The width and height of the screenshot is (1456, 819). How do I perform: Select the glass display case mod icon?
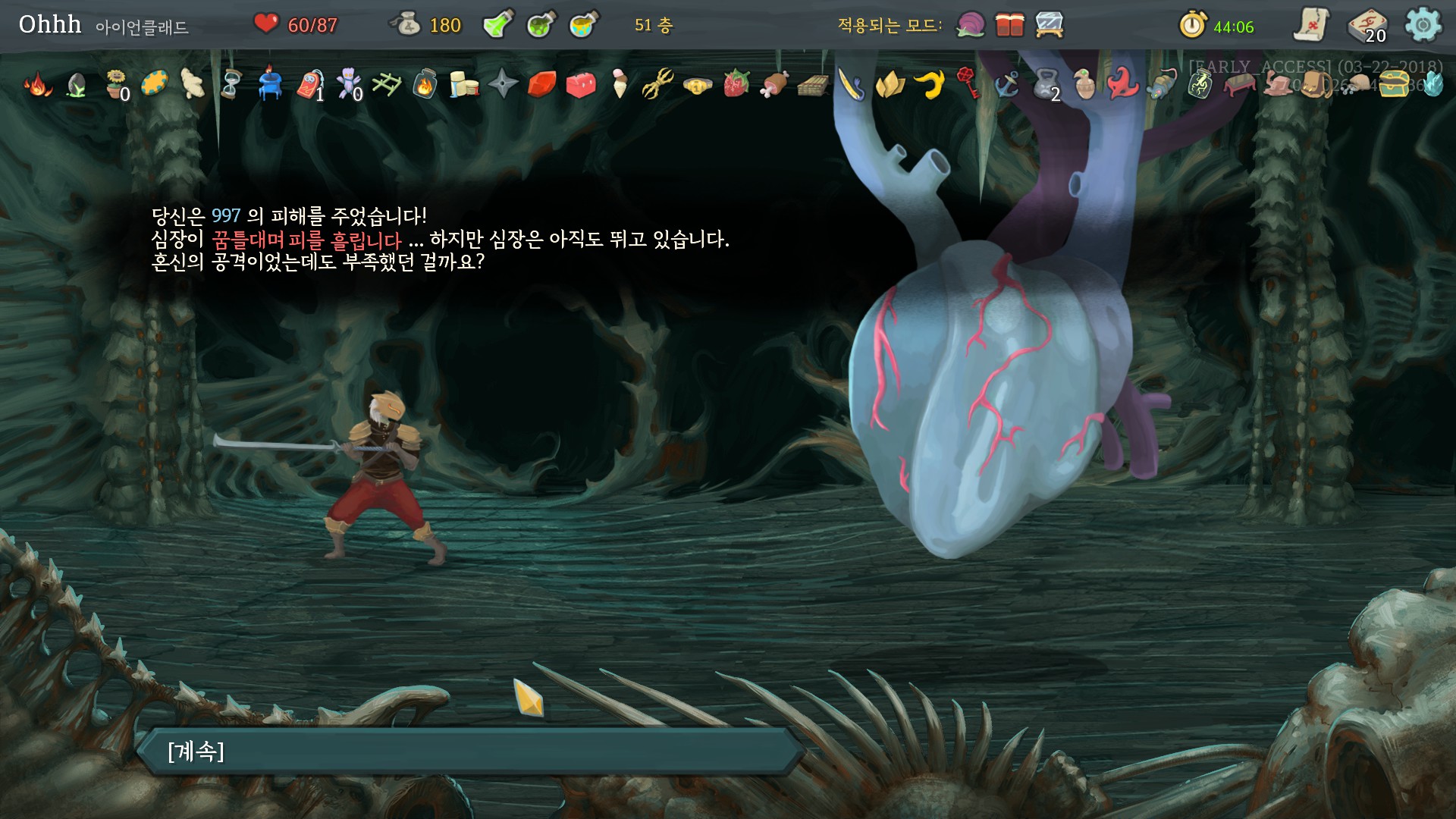click(1050, 25)
